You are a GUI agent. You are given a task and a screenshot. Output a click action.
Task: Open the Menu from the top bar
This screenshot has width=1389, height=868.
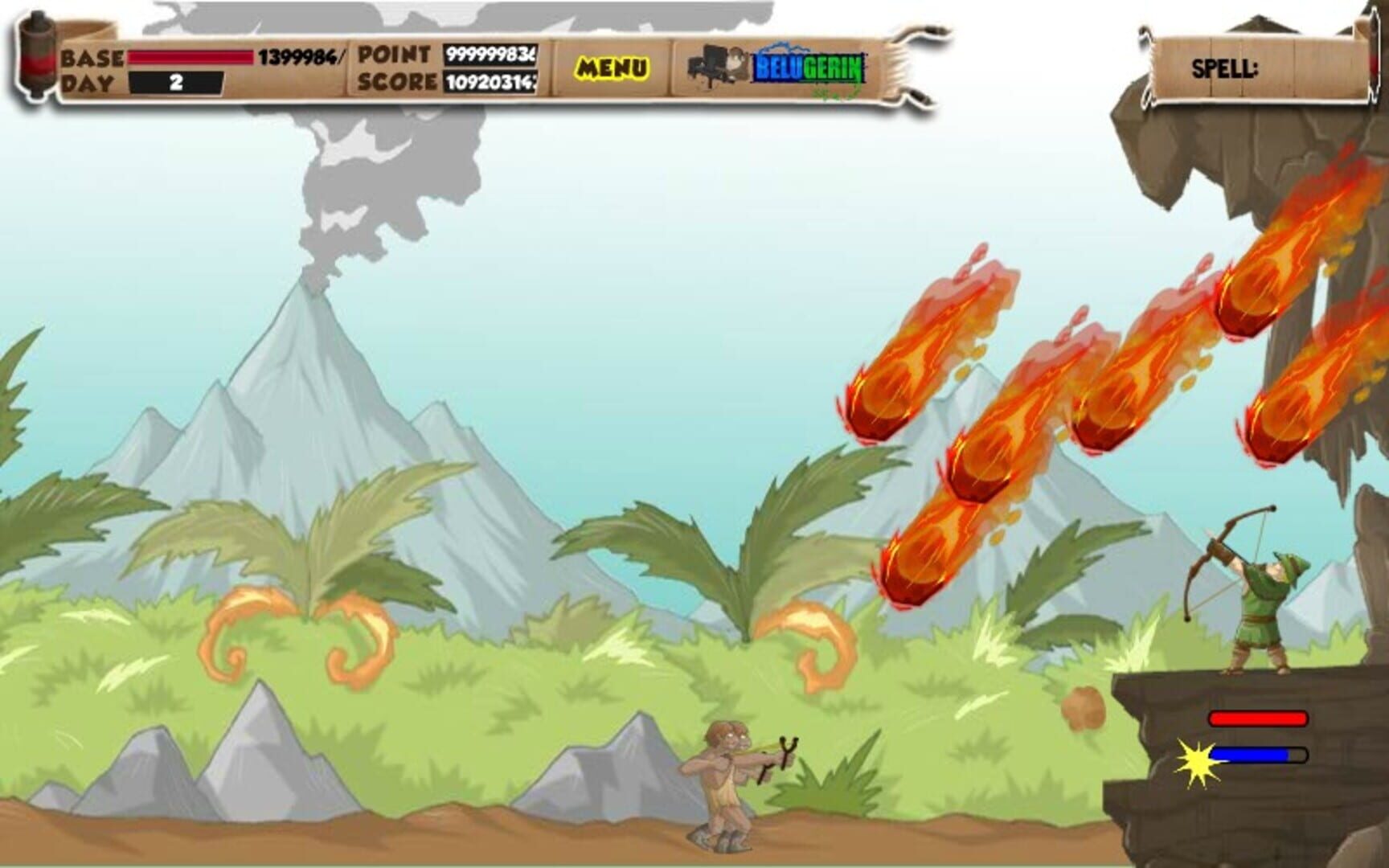pos(613,64)
